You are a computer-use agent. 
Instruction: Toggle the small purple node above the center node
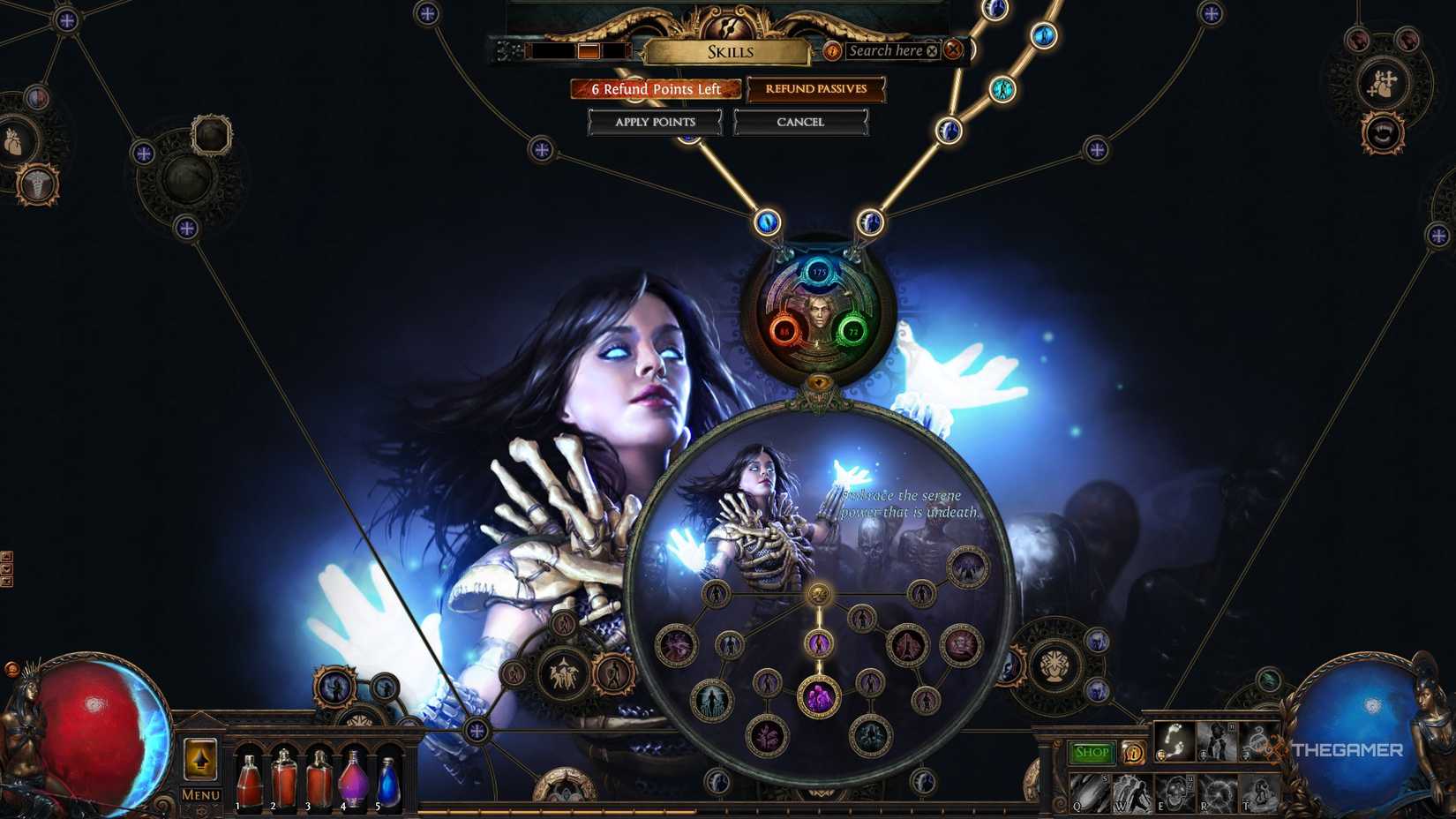tap(818, 644)
